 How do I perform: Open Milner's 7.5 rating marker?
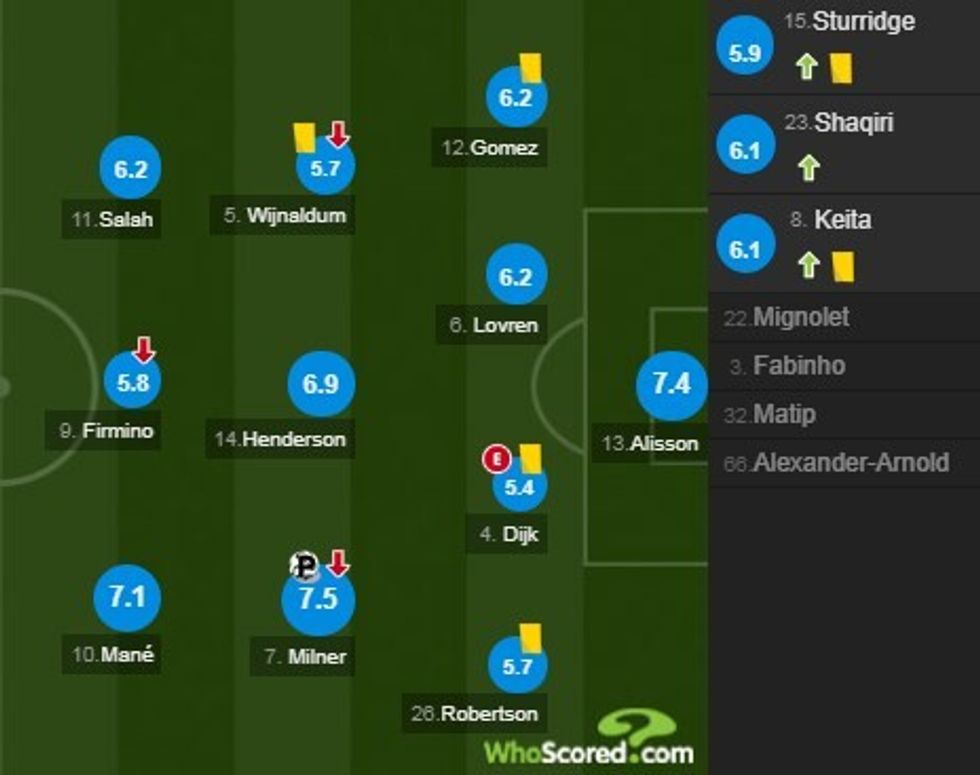pyautogui.click(x=319, y=601)
